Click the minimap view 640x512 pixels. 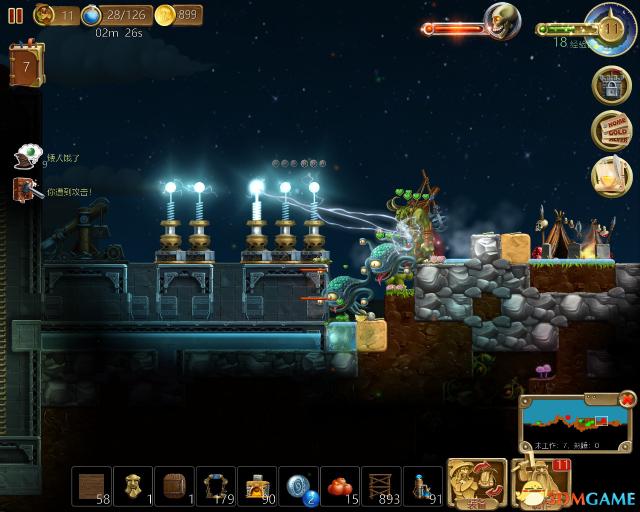[x=570, y=418]
